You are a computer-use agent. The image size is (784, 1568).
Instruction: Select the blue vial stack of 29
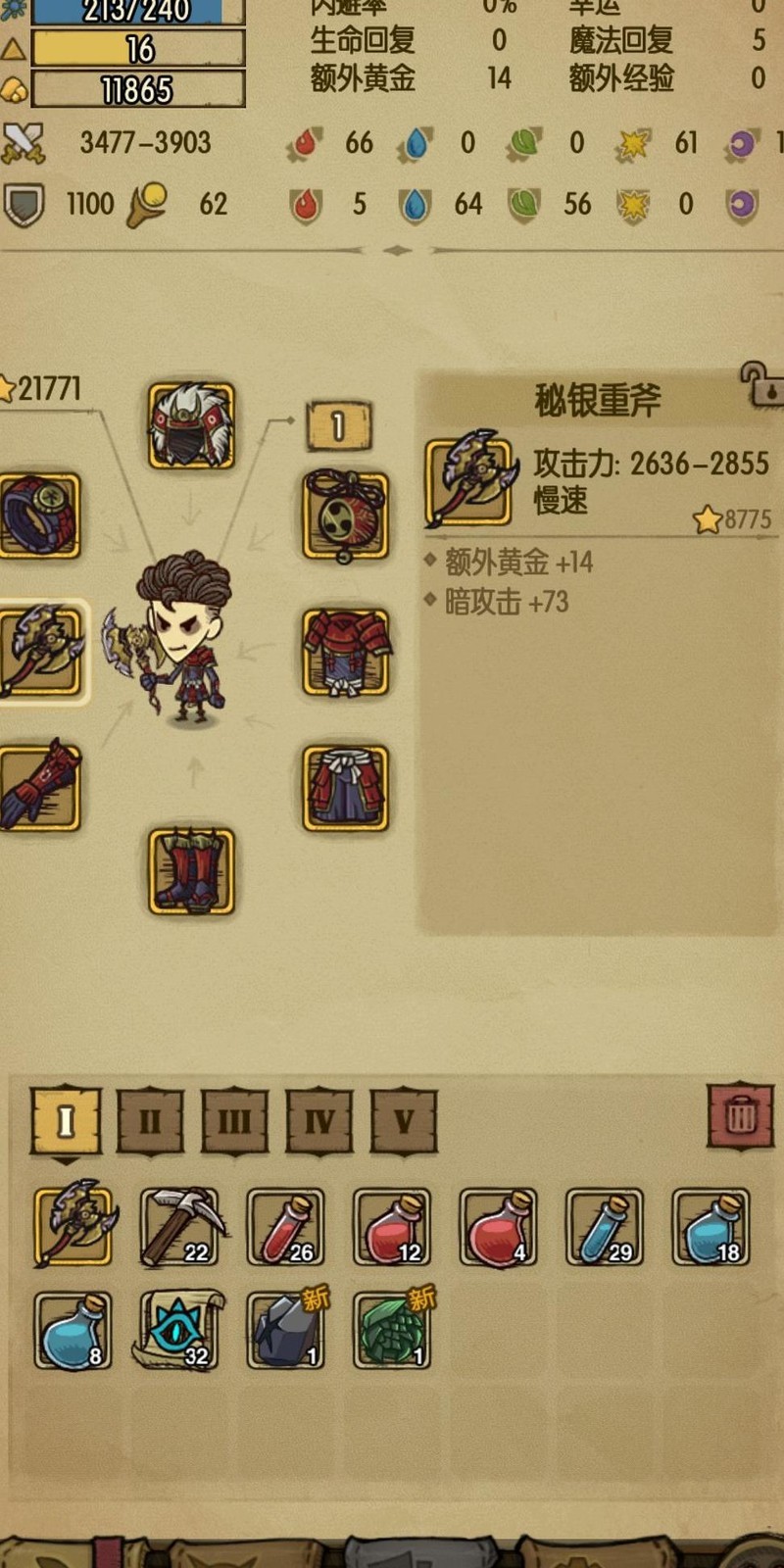[605, 1227]
